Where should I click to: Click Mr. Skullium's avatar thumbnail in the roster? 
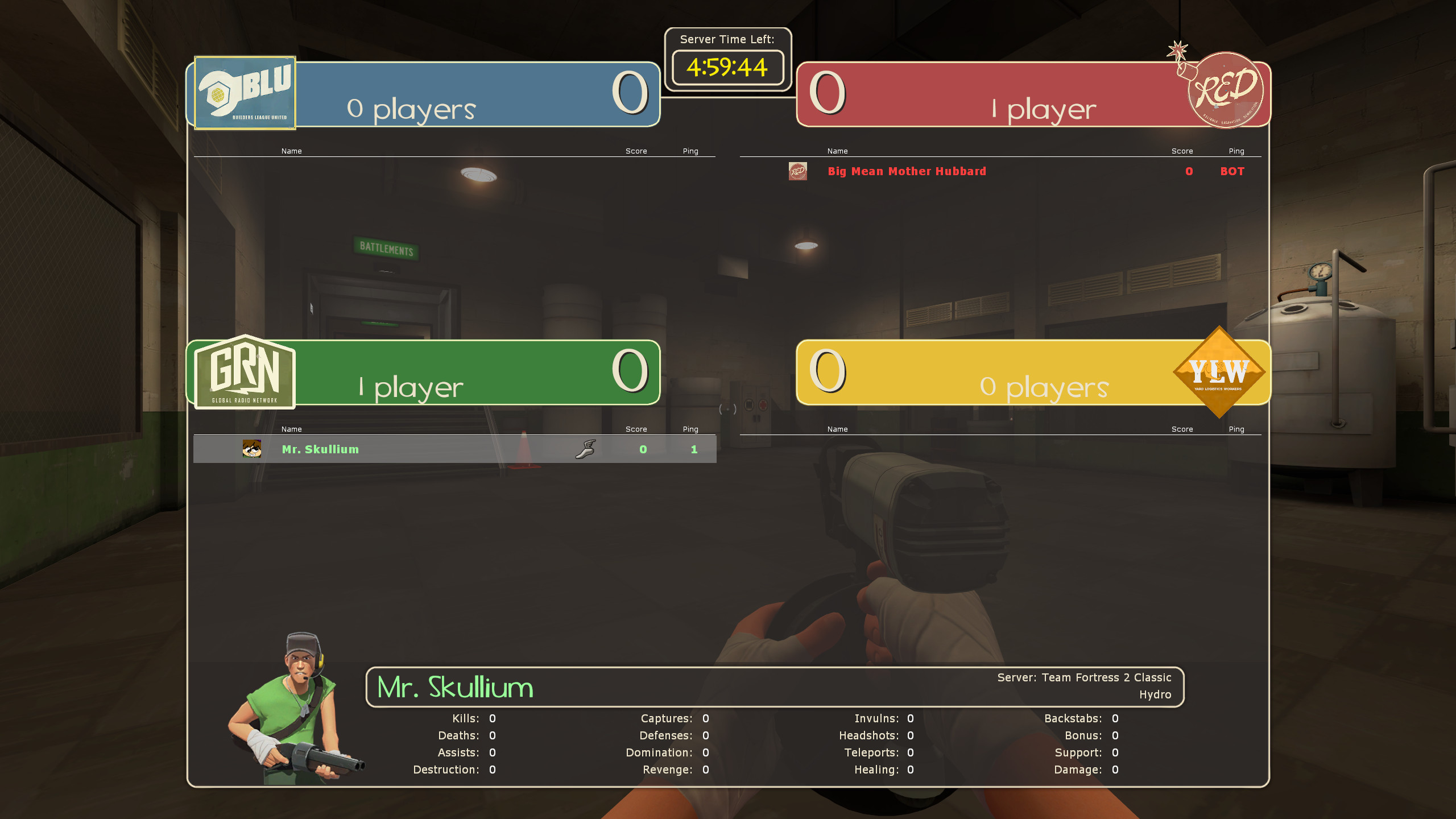251,449
